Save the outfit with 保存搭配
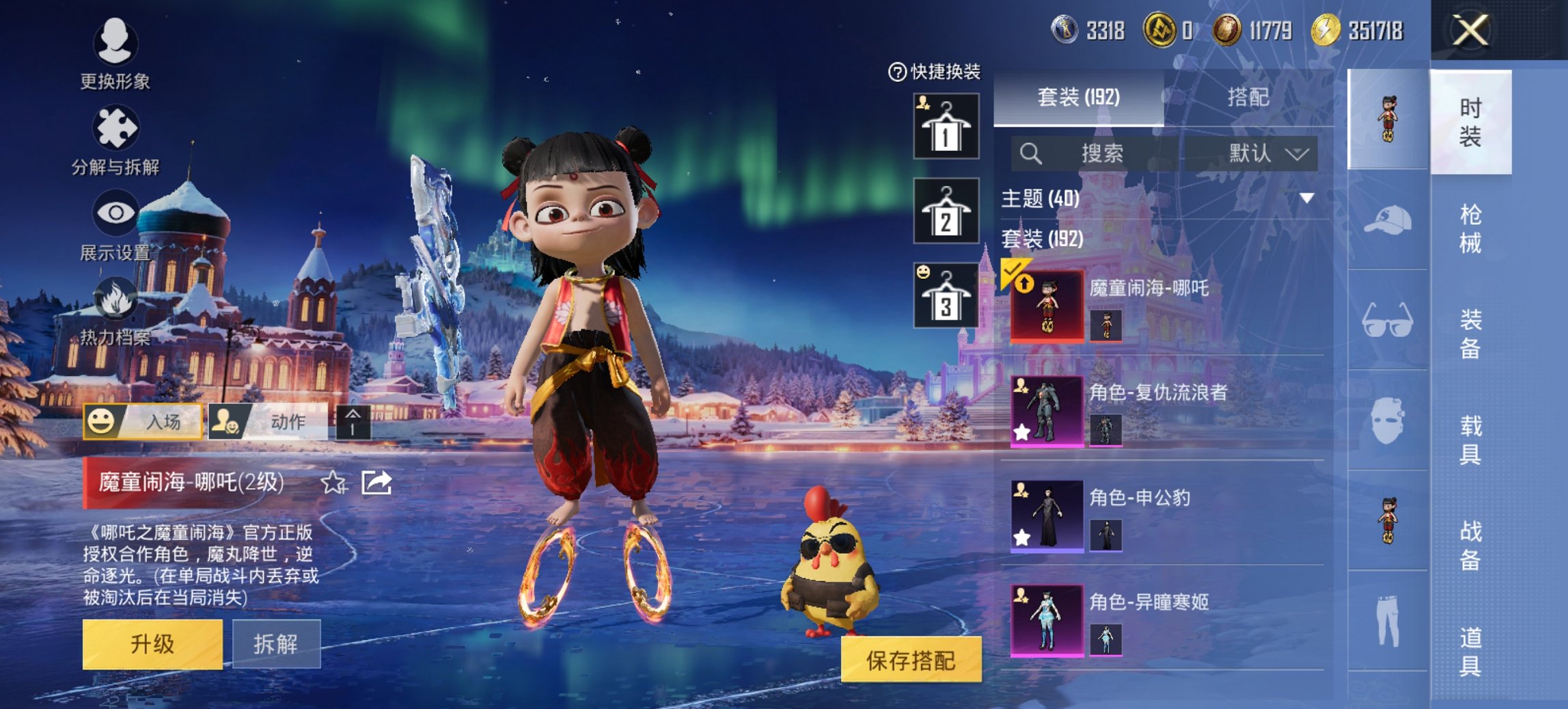The width and height of the screenshot is (1568, 709). (911, 660)
